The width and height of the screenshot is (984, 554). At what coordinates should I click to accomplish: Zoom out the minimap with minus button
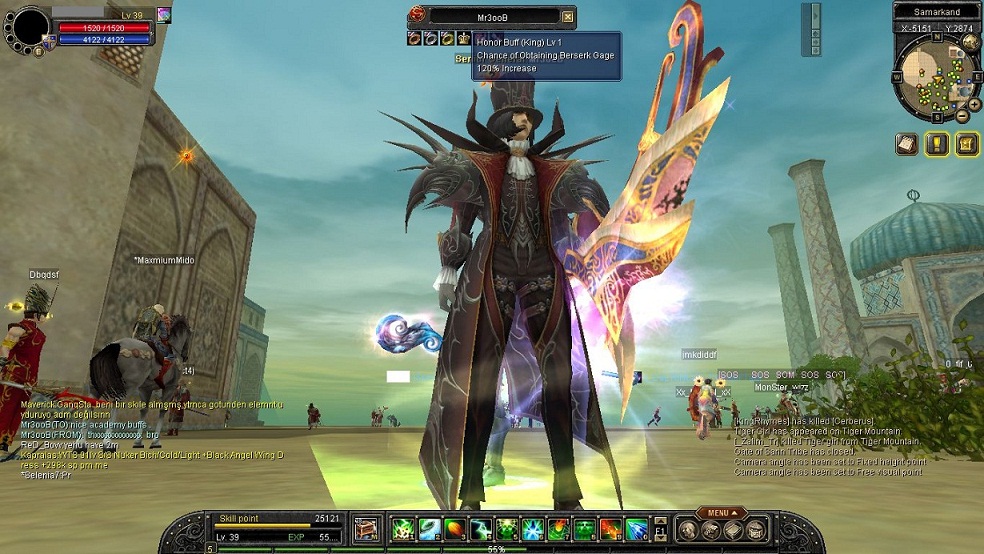click(x=962, y=115)
